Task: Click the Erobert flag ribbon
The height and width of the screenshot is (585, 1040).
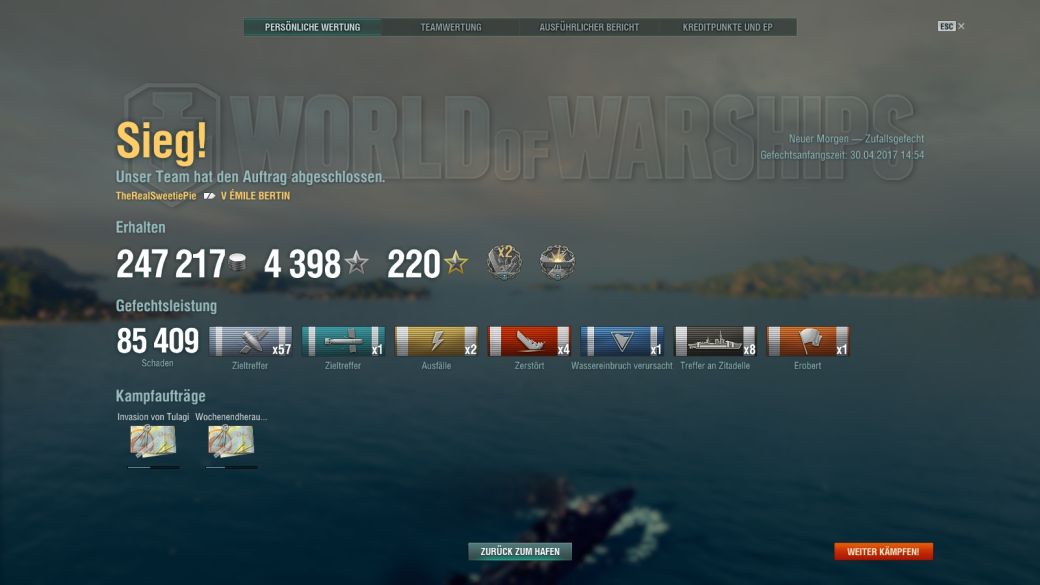Action: click(808, 341)
